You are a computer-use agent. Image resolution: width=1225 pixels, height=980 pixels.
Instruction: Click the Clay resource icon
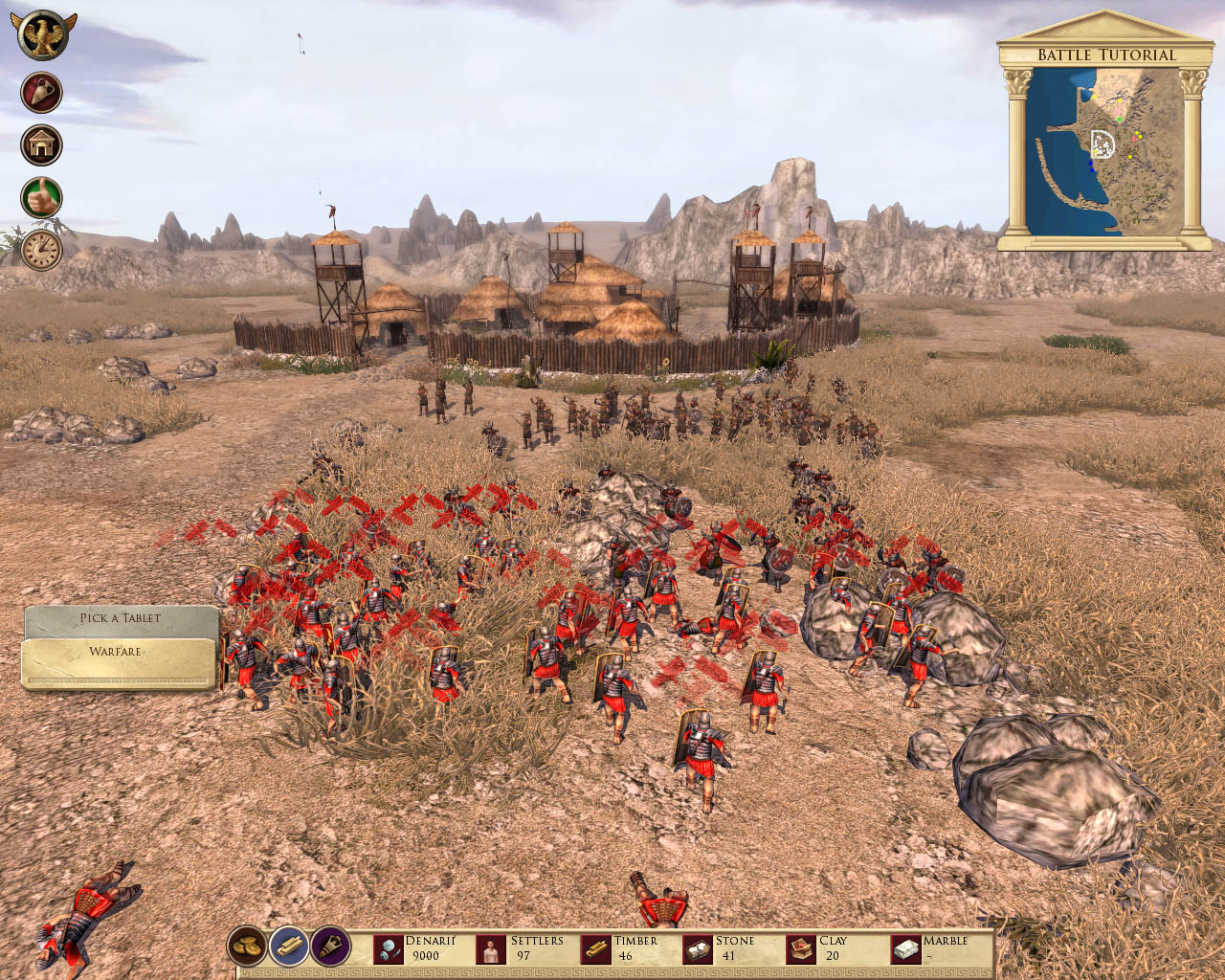(802, 949)
